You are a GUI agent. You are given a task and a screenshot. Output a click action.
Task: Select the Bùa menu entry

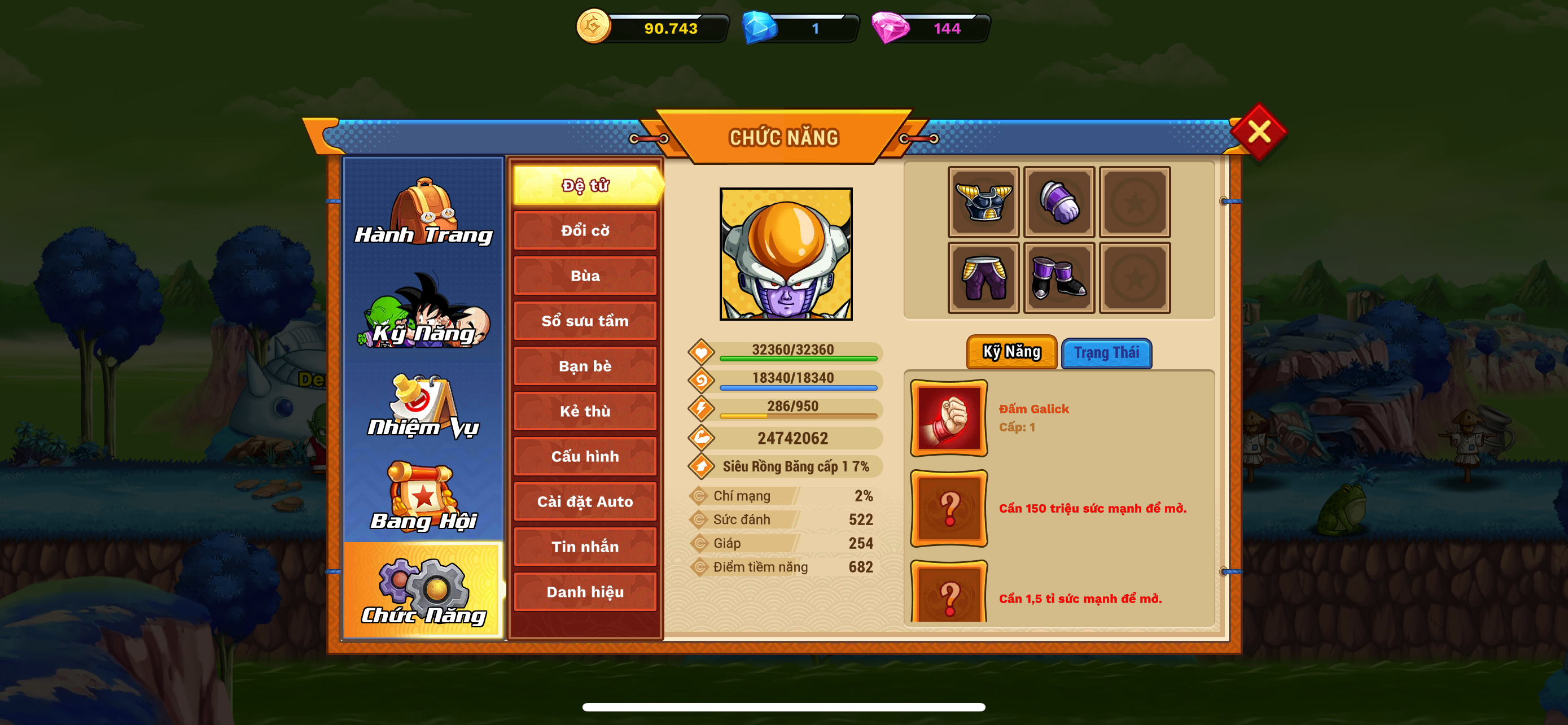point(585,276)
